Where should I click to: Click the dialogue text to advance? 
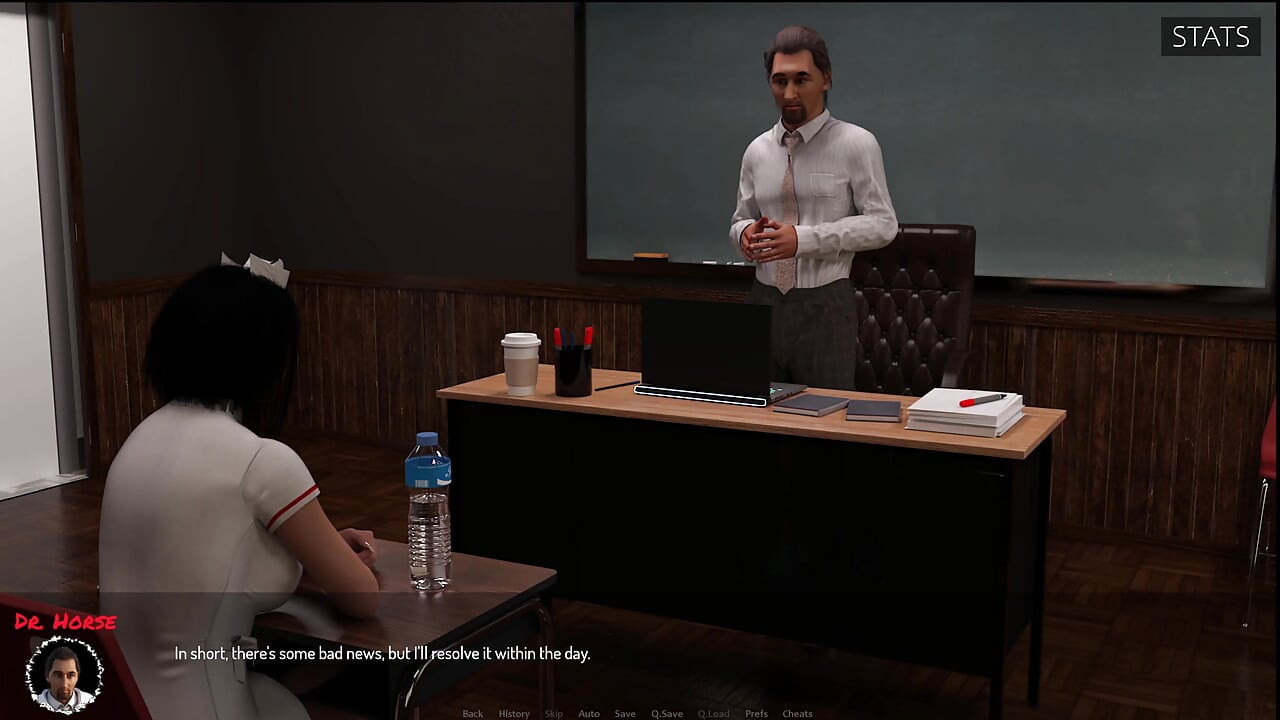pos(383,653)
